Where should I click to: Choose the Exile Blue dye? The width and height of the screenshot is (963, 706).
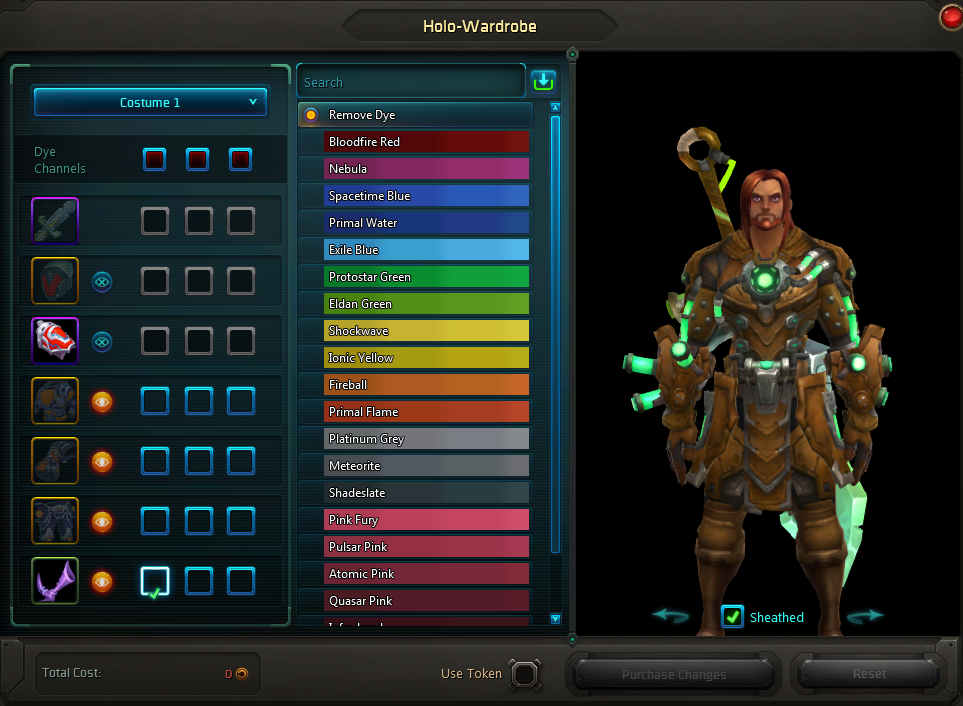tap(426, 250)
